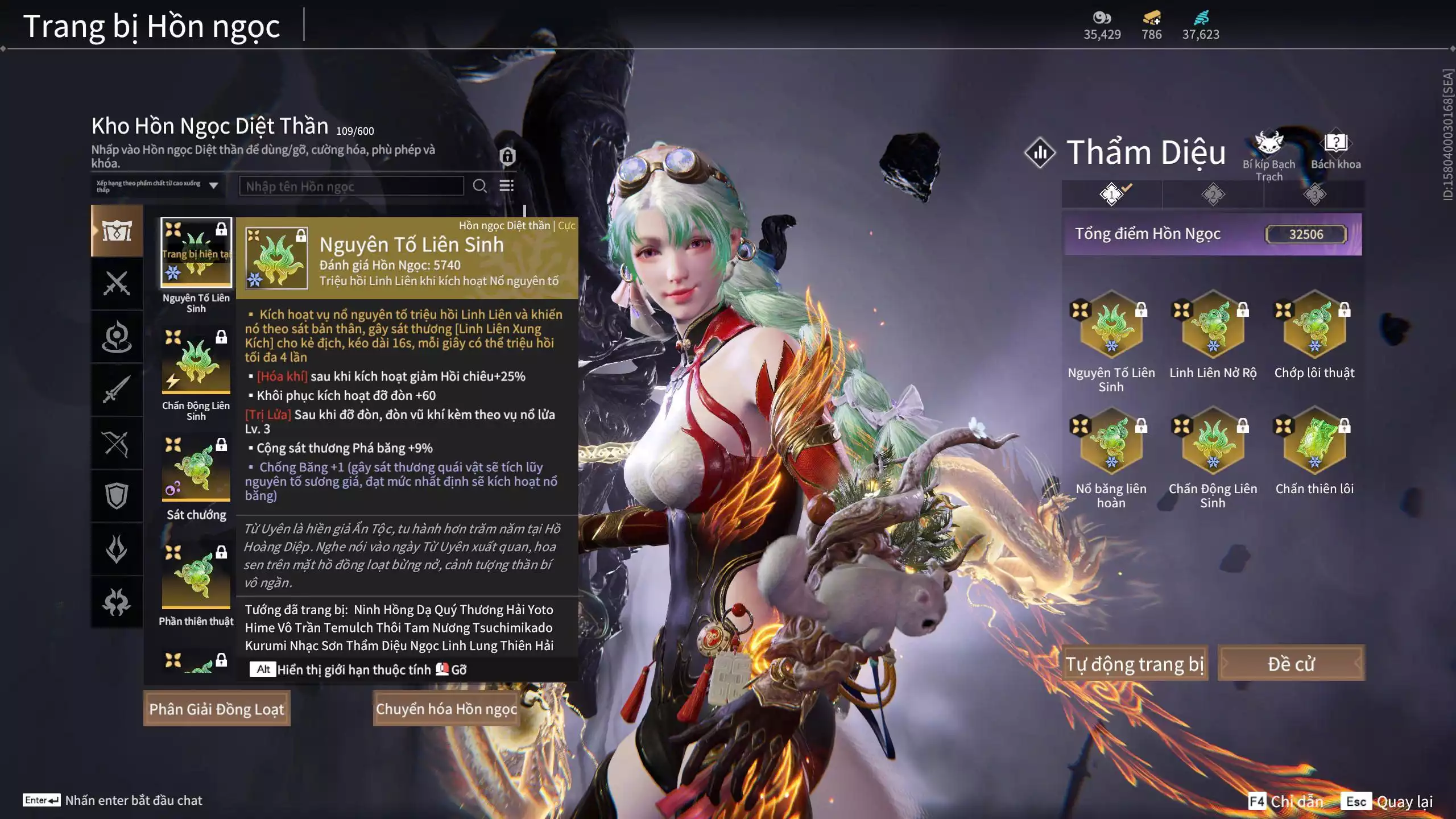The image size is (1456, 819).
Task: Pick the Phần thiên thuật soul jade
Action: tap(196, 577)
